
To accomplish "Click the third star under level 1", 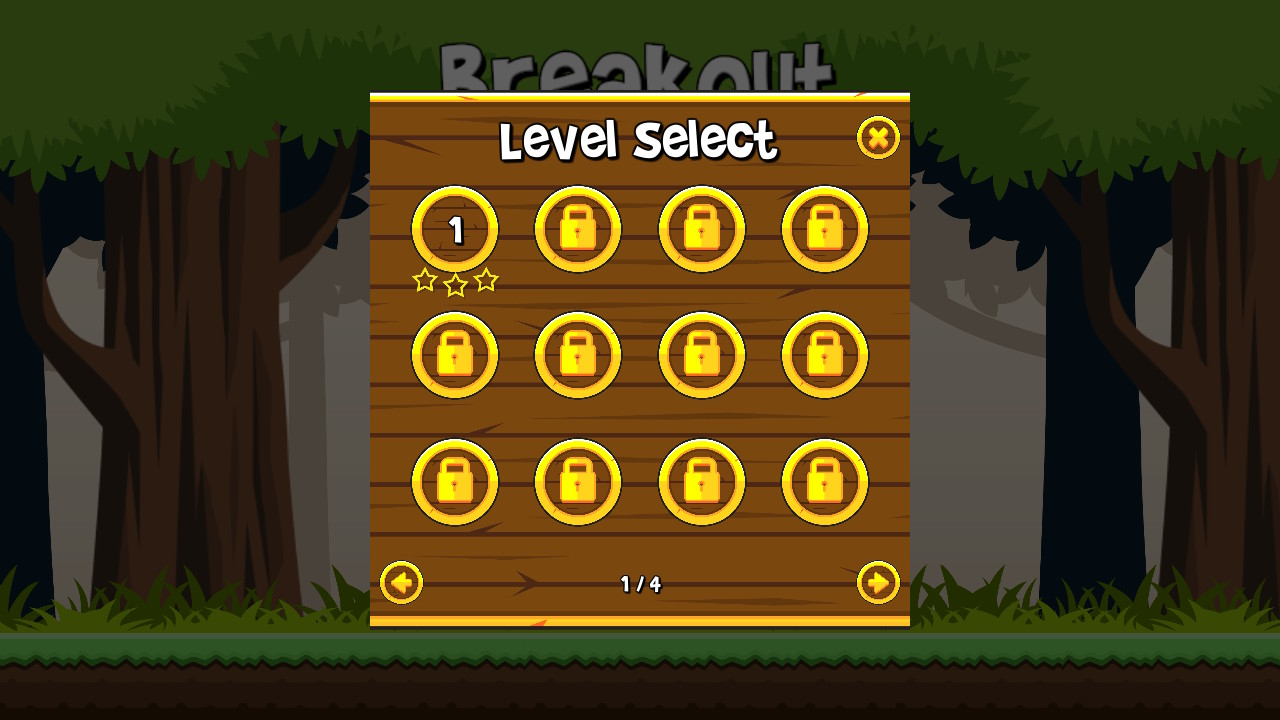I will [485, 280].
